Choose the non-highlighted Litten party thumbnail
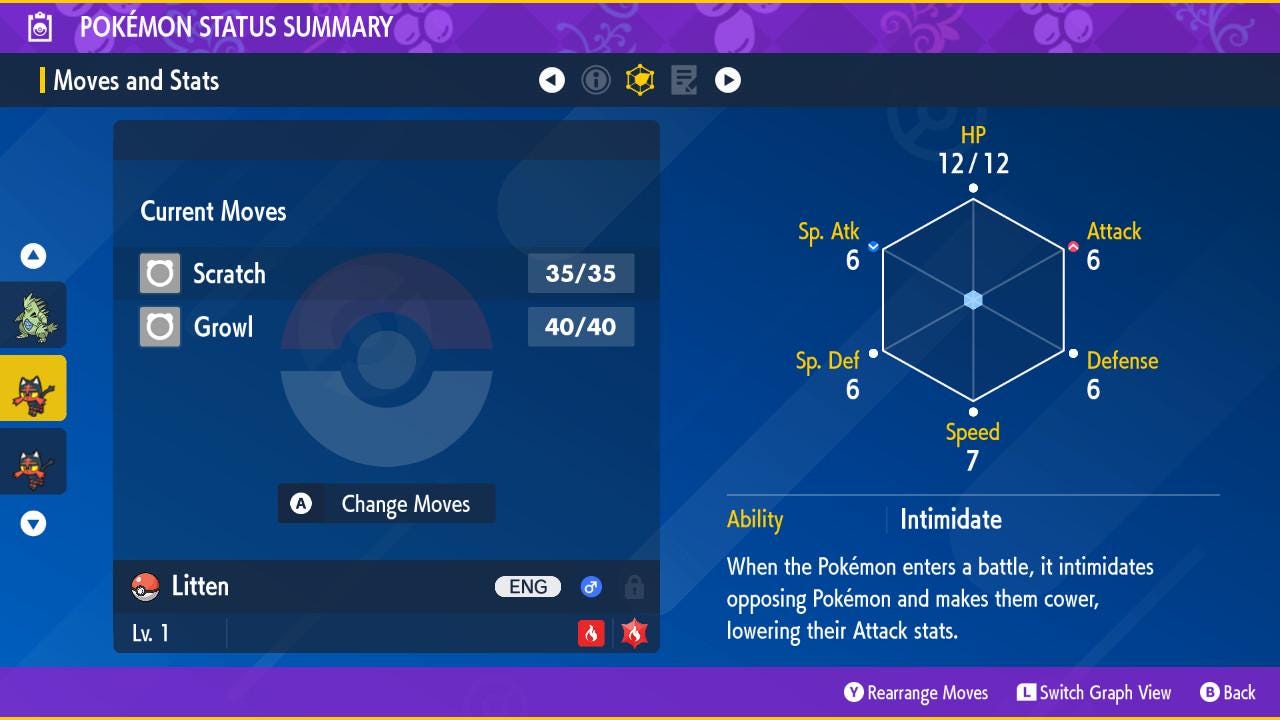 (34, 461)
